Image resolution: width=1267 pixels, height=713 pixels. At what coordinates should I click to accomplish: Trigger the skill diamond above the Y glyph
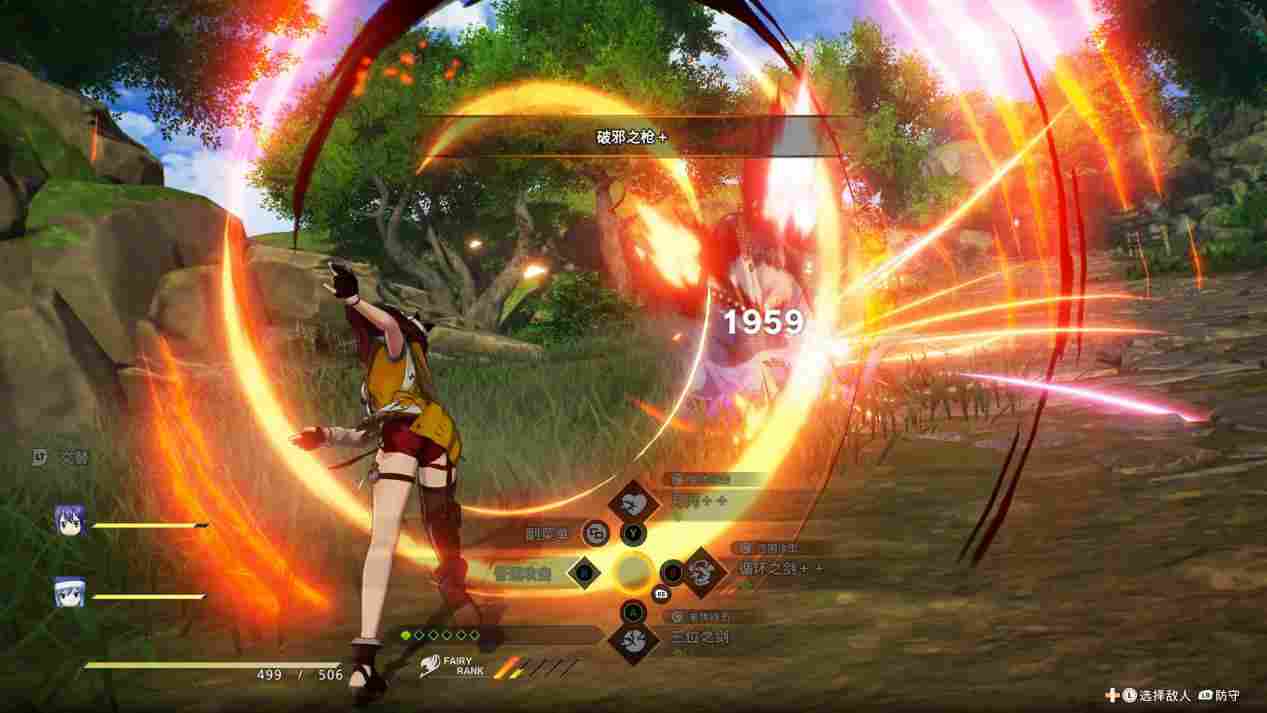tap(633, 499)
